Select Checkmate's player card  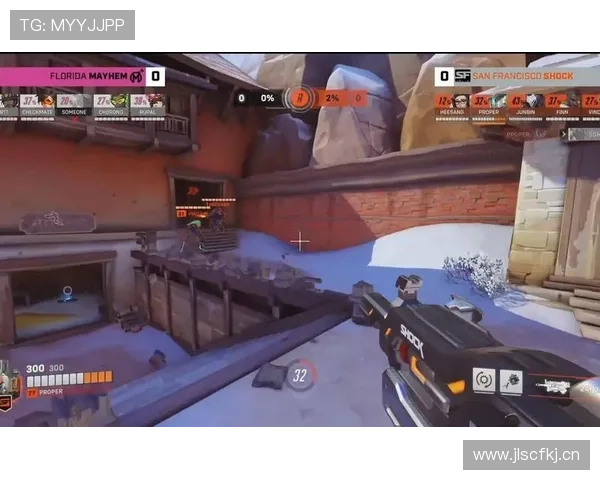[38, 104]
